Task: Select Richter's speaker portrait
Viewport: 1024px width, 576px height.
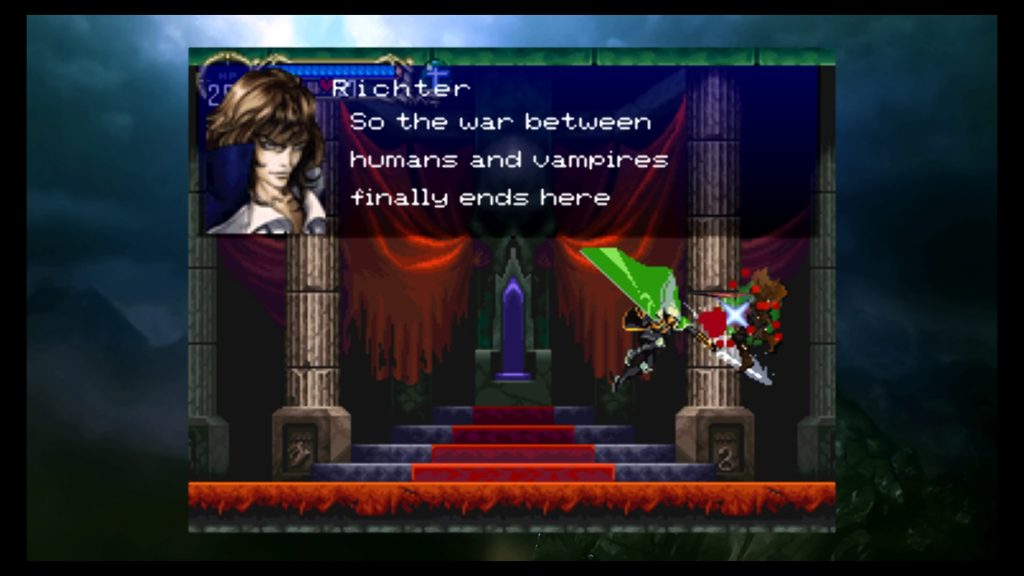Action: coord(265,152)
